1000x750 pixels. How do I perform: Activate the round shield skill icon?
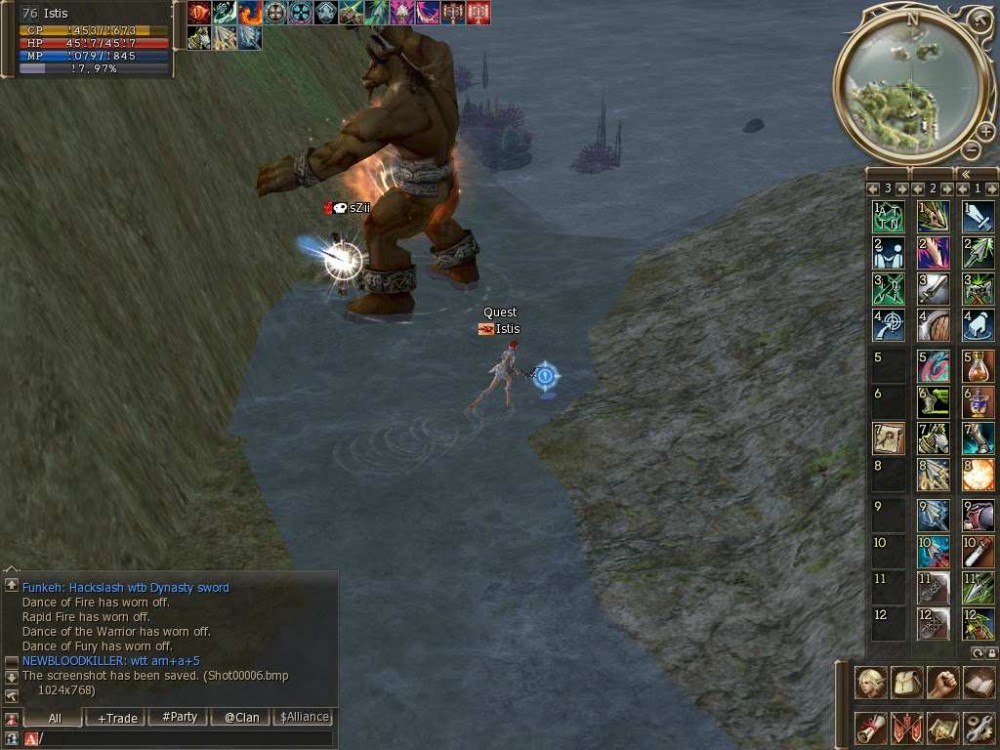click(x=933, y=327)
